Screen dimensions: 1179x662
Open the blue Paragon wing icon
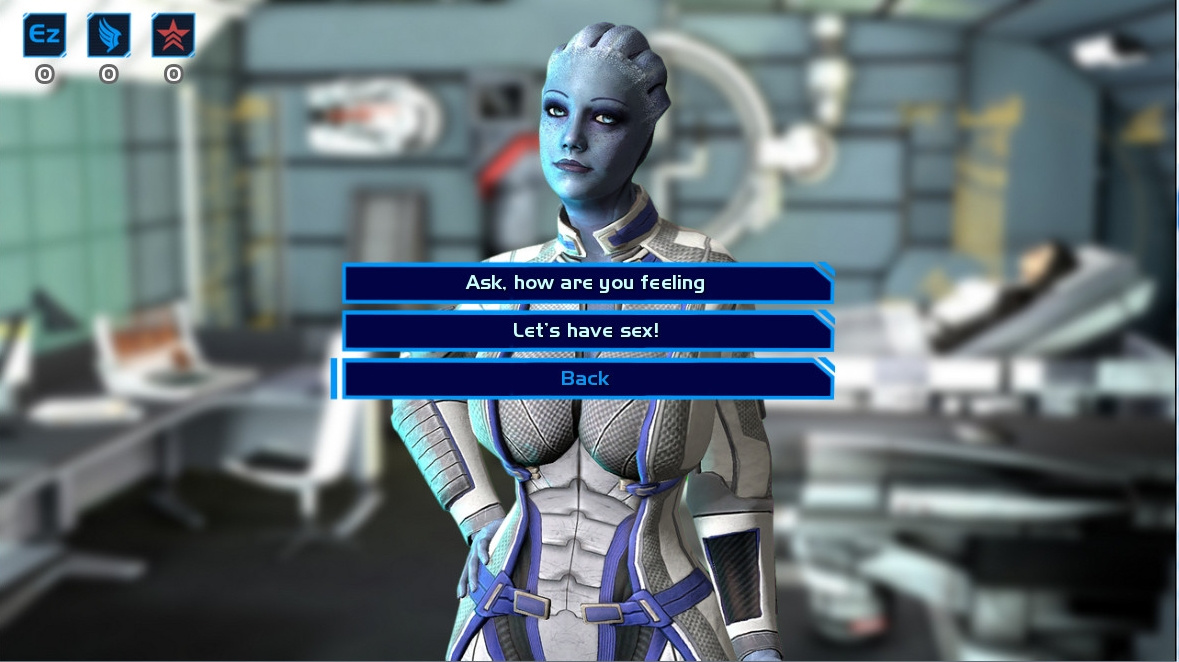109,36
